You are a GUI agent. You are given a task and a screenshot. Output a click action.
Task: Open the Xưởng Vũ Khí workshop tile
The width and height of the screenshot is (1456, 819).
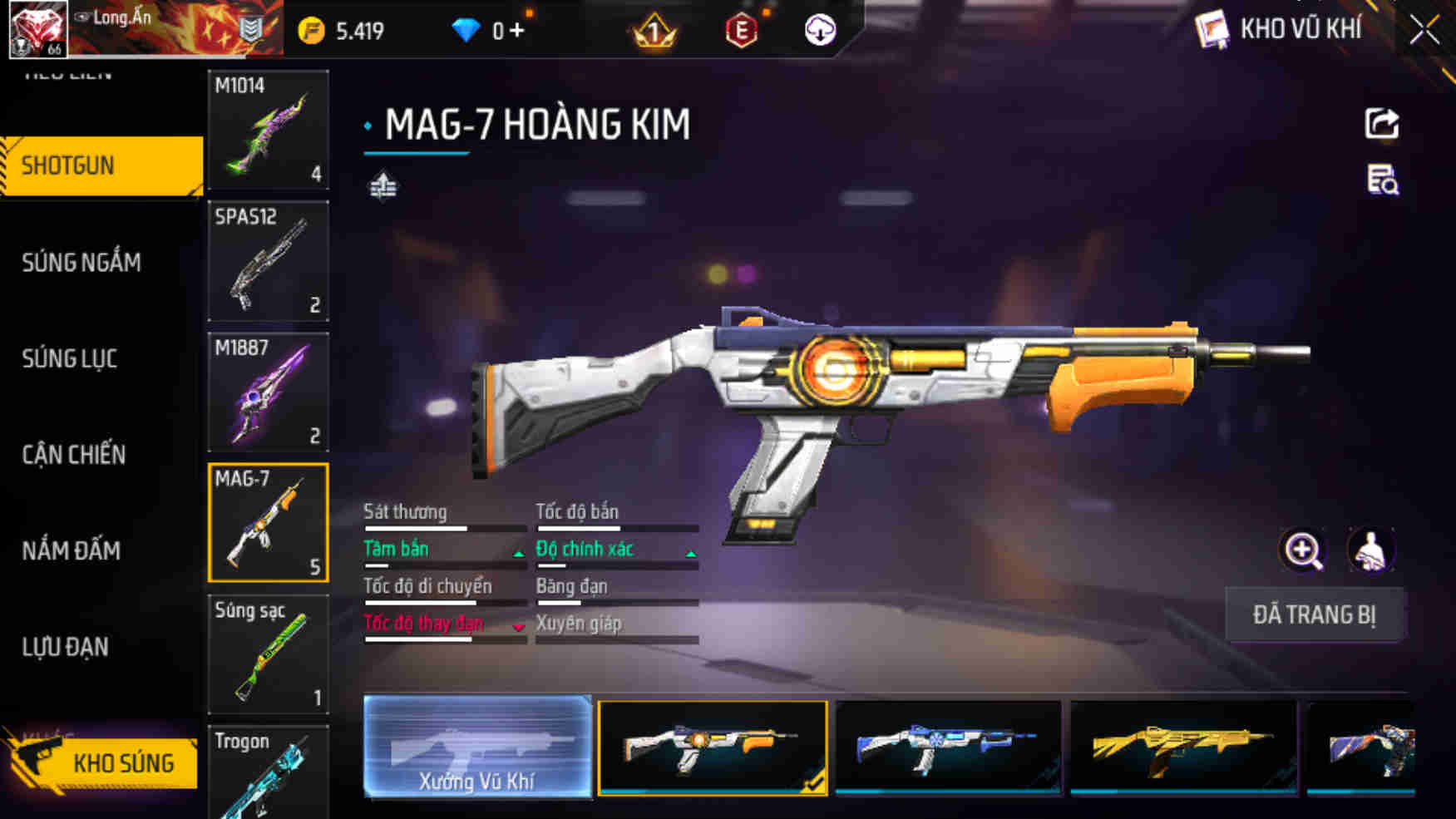(477, 747)
